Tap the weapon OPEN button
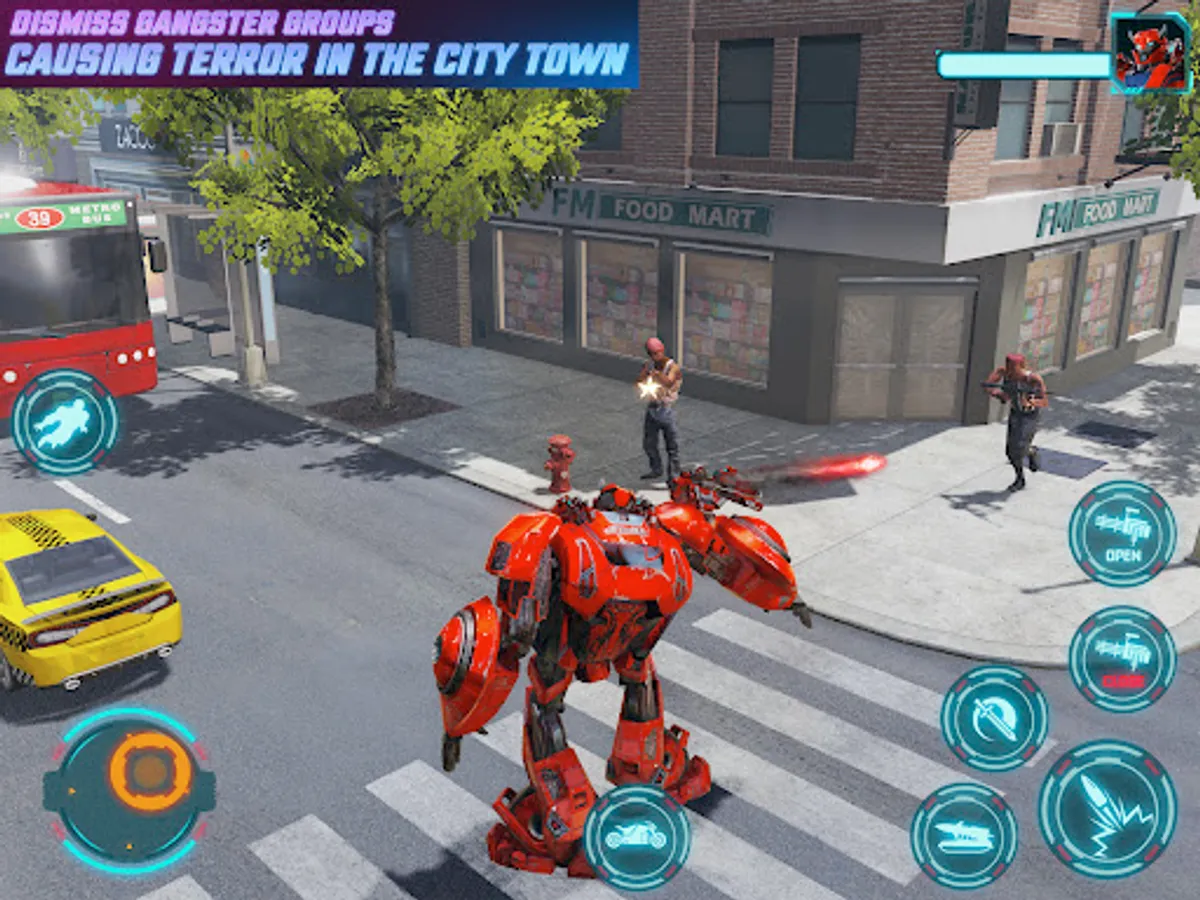 pyautogui.click(x=1122, y=533)
